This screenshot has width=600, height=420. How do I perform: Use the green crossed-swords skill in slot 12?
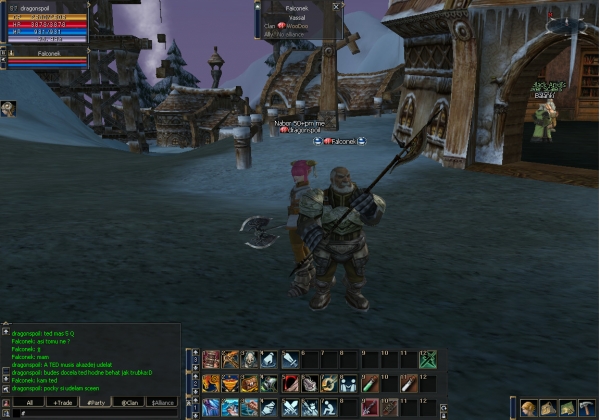428,359
